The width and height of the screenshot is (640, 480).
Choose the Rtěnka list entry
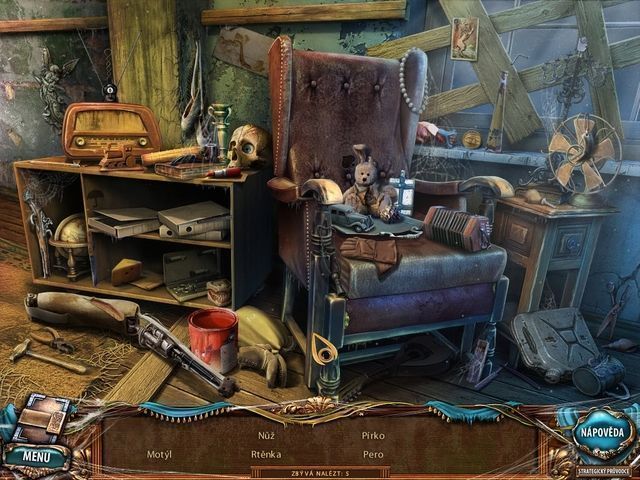pos(266,454)
